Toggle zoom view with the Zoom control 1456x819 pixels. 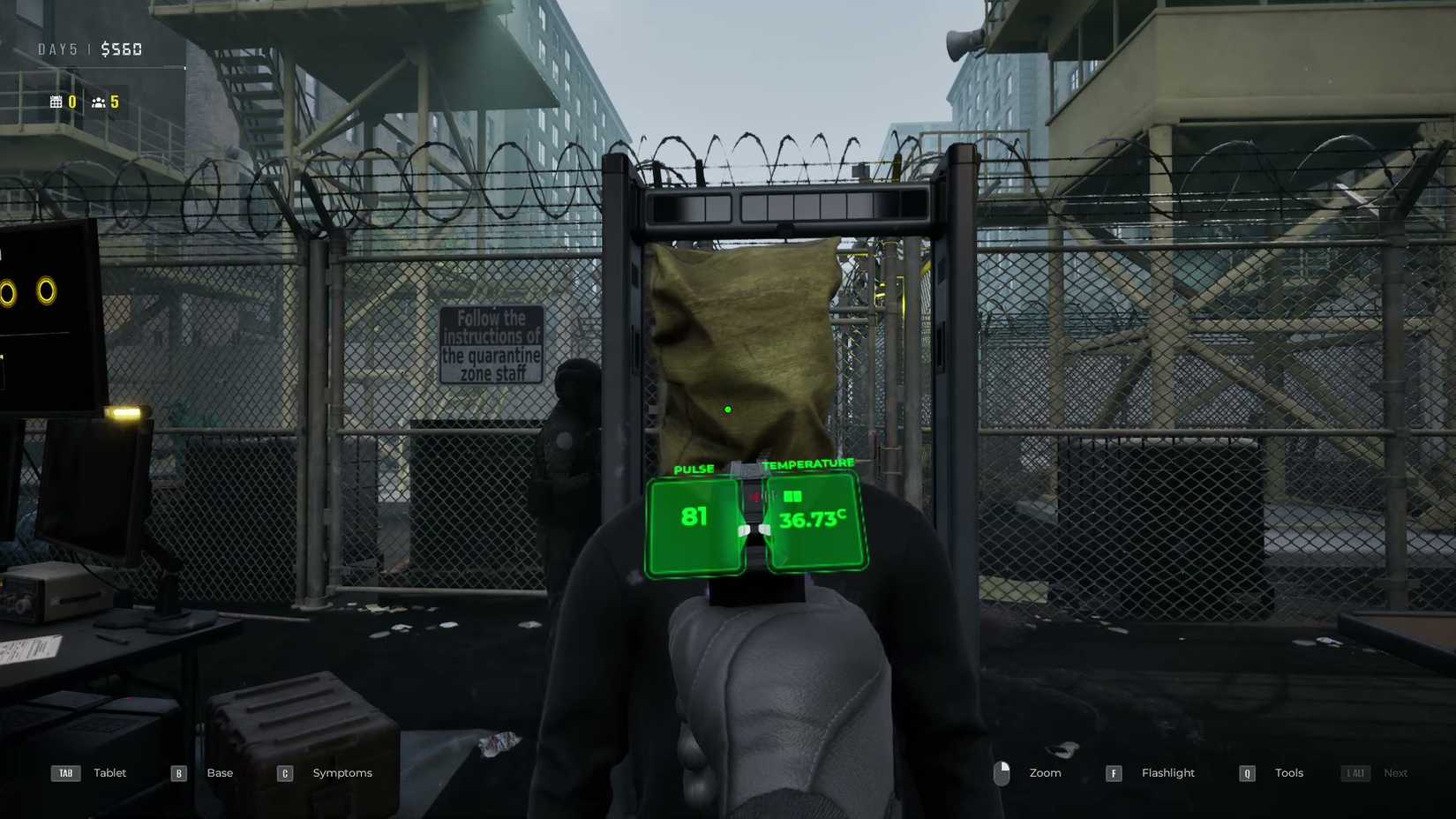point(1045,772)
